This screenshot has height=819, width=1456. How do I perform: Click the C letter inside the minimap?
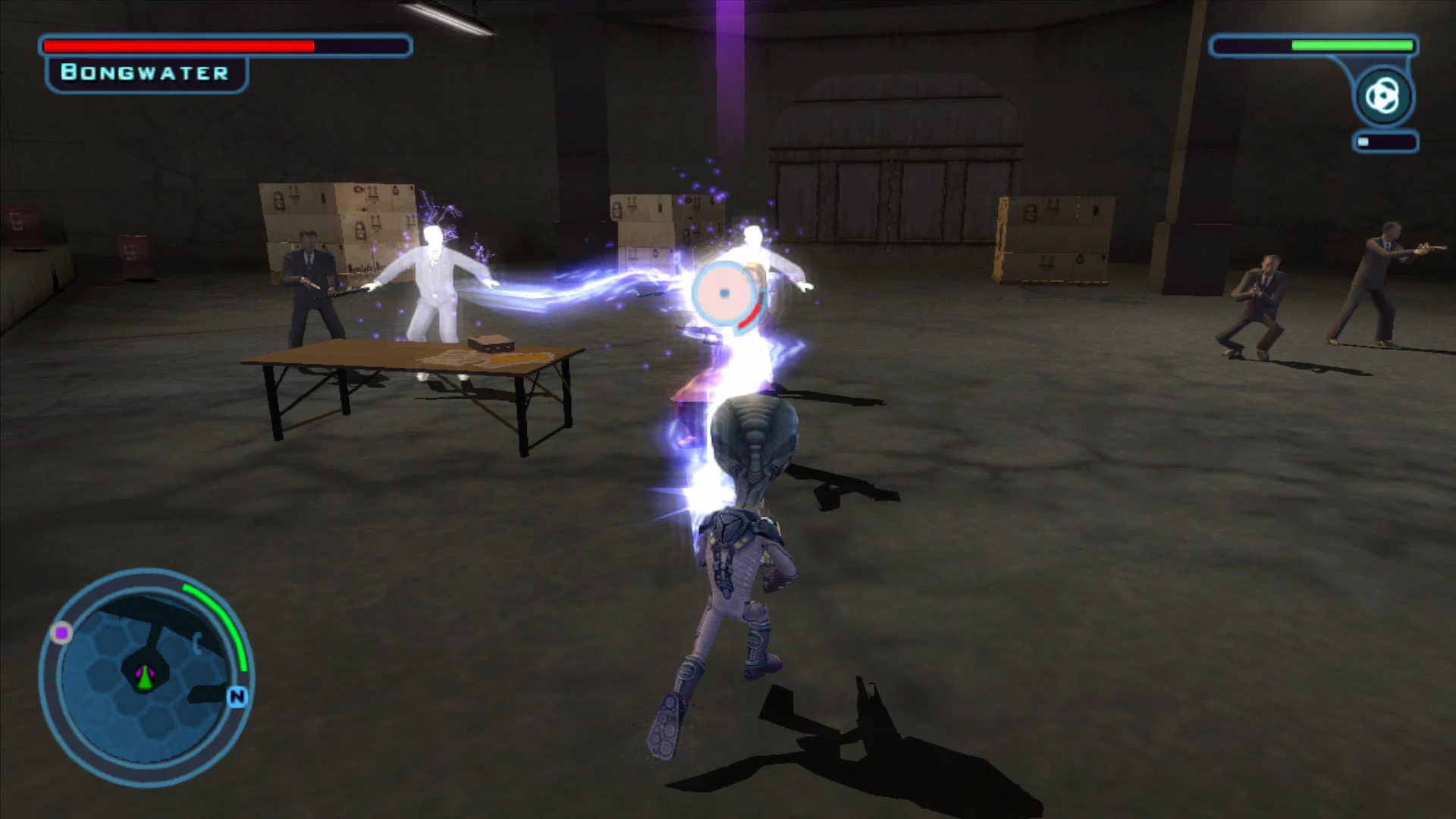[x=197, y=643]
